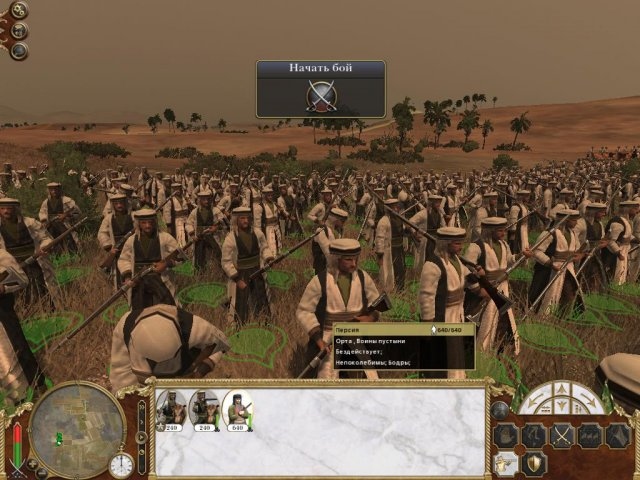Screen dimensions: 640x480
Task: Click the pocket watch timer icon
Action: click(121, 465)
